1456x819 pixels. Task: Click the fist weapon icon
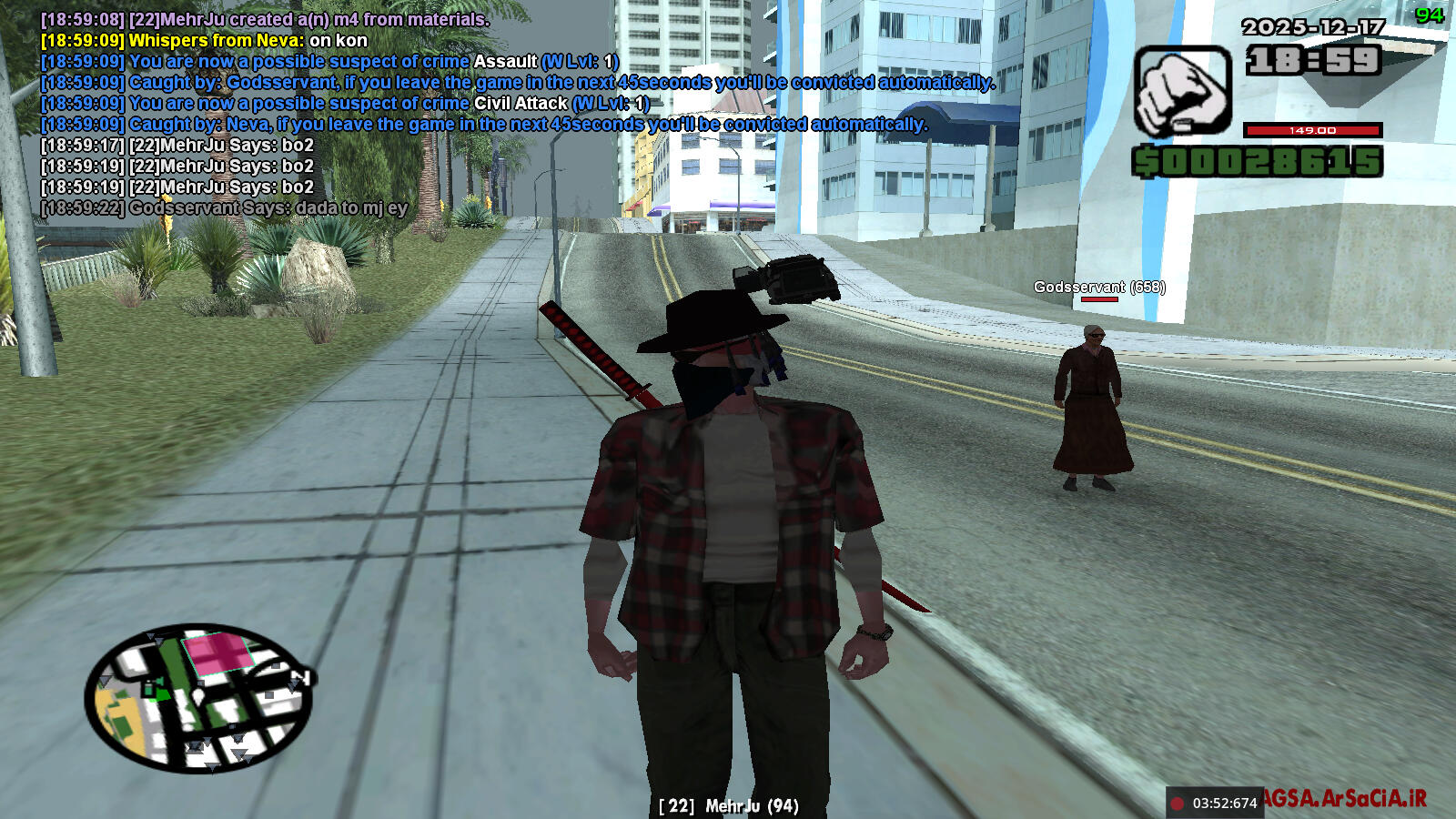(1182, 92)
